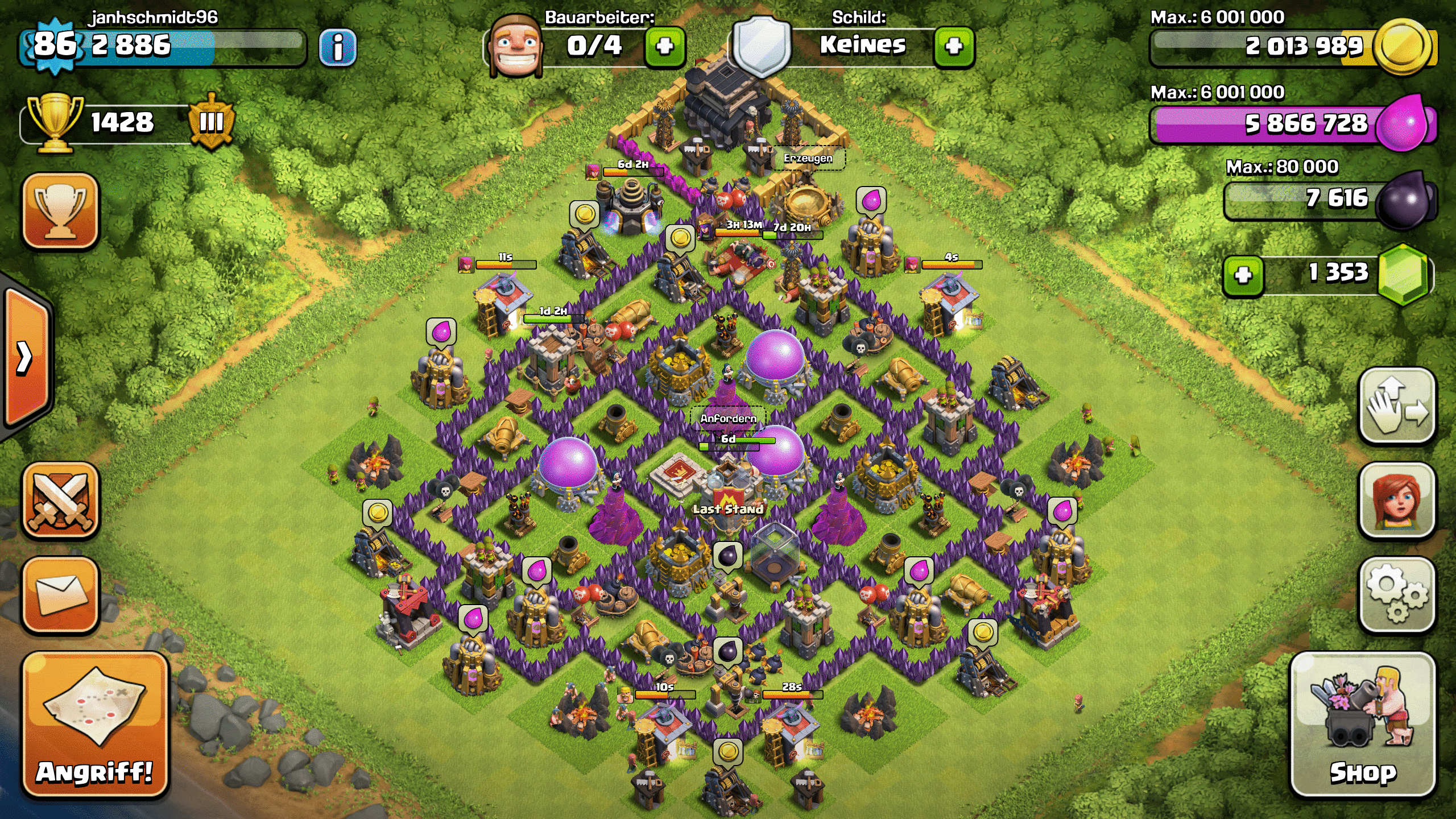
Task: Open the crossed swords clan war button
Action: [61, 500]
